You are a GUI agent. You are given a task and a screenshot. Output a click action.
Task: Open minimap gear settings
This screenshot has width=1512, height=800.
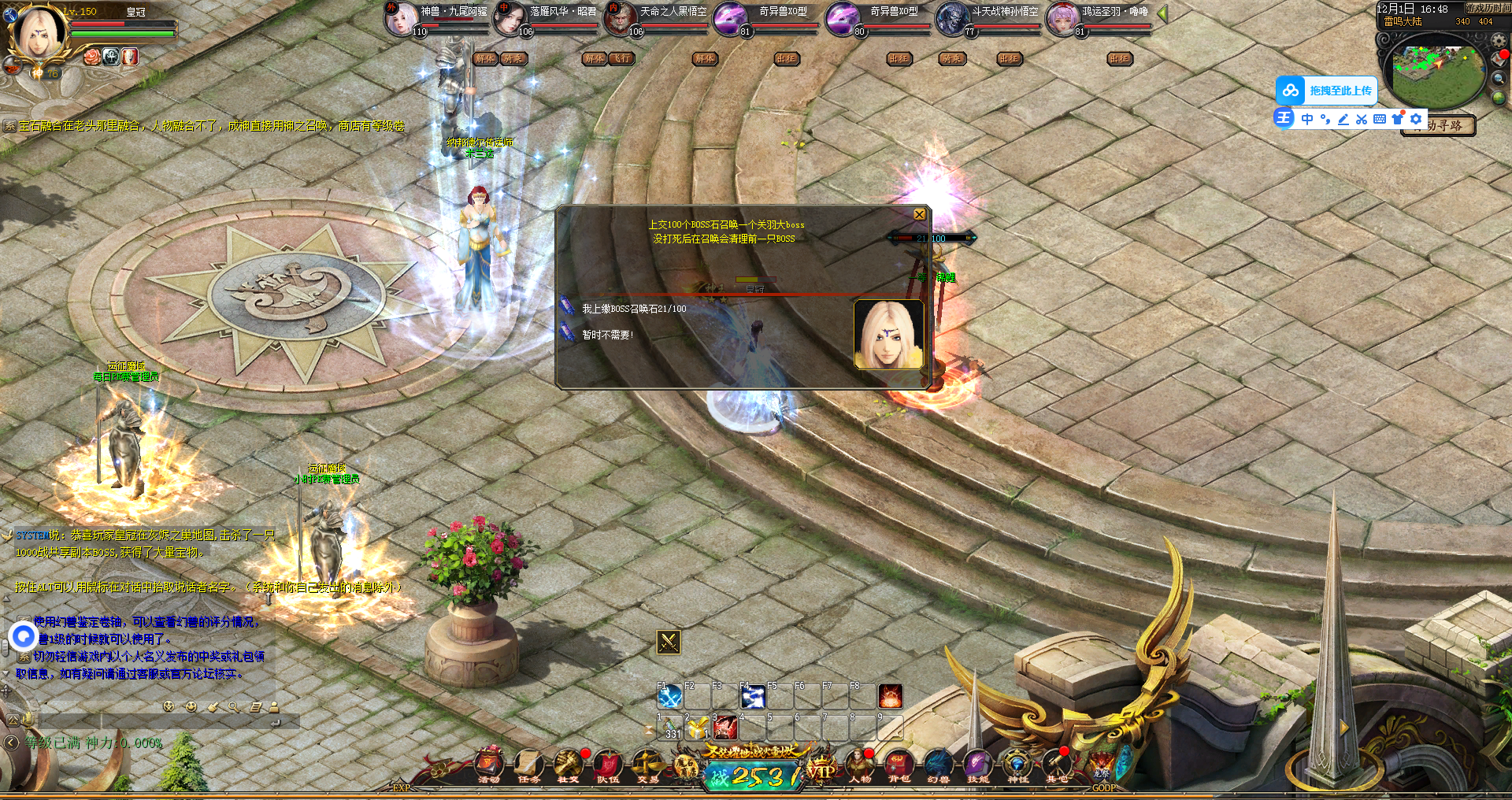tap(1499, 40)
